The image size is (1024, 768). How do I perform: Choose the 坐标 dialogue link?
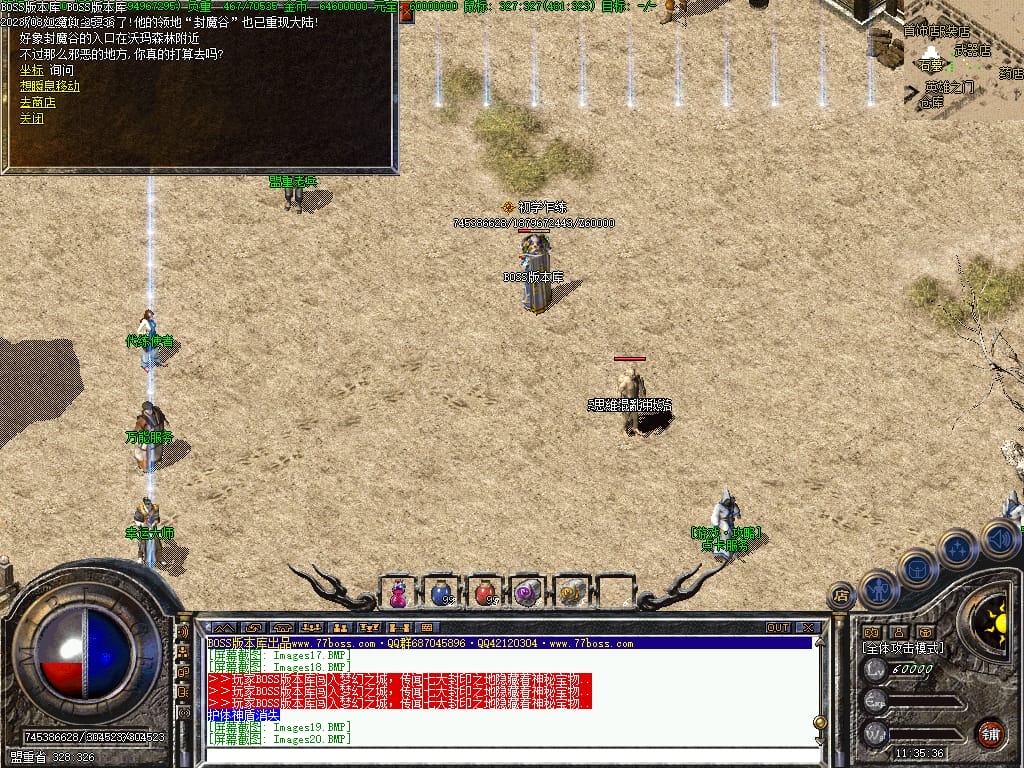point(31,70)
